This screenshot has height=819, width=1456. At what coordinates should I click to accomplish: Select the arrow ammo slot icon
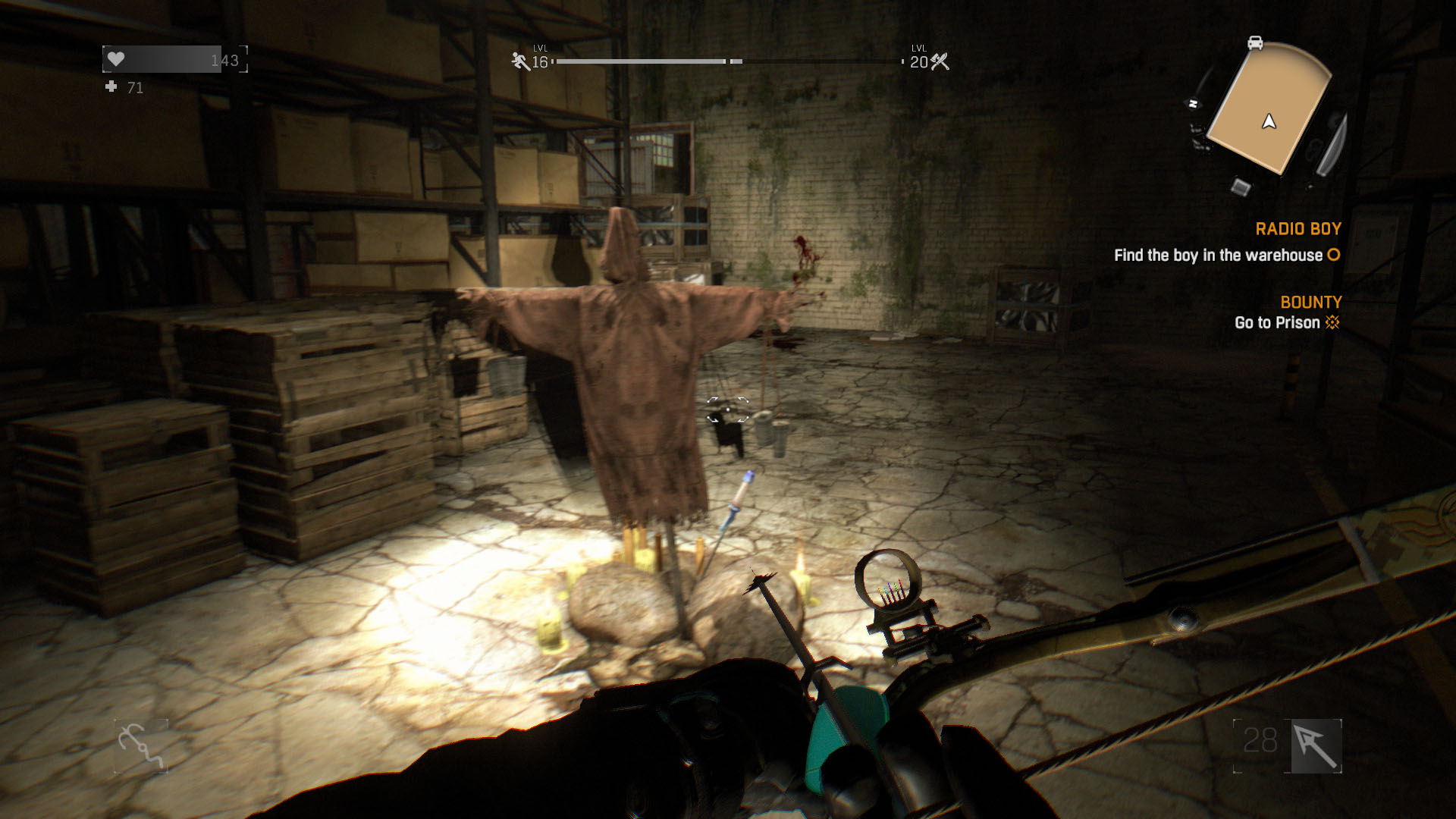(1316, 746)
